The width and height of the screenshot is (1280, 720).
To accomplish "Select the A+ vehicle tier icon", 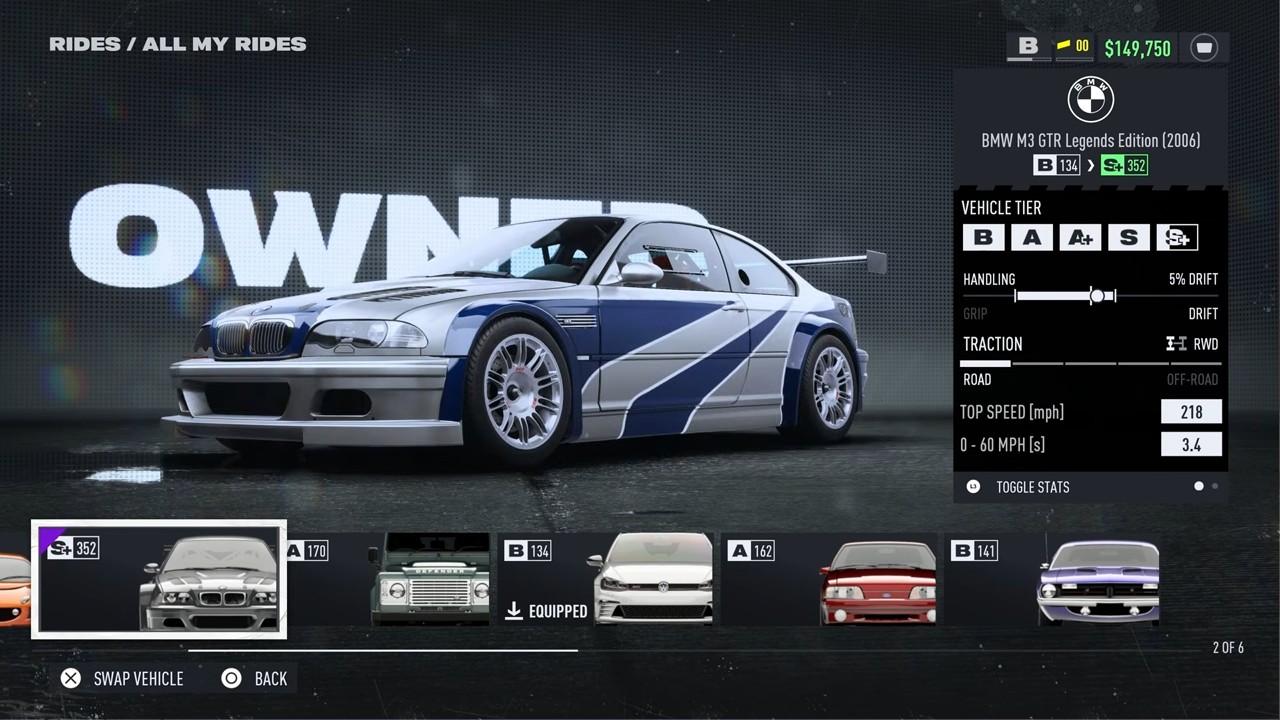I will (x=1080, y=237).
